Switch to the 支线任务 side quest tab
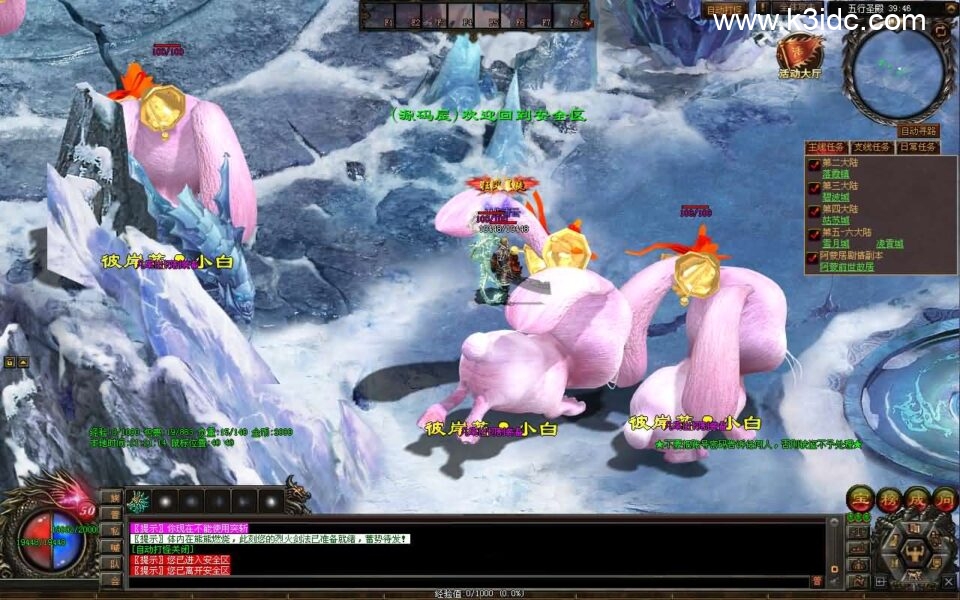The image size is (960, 600). pyautogui.click(x=871, y=147)
